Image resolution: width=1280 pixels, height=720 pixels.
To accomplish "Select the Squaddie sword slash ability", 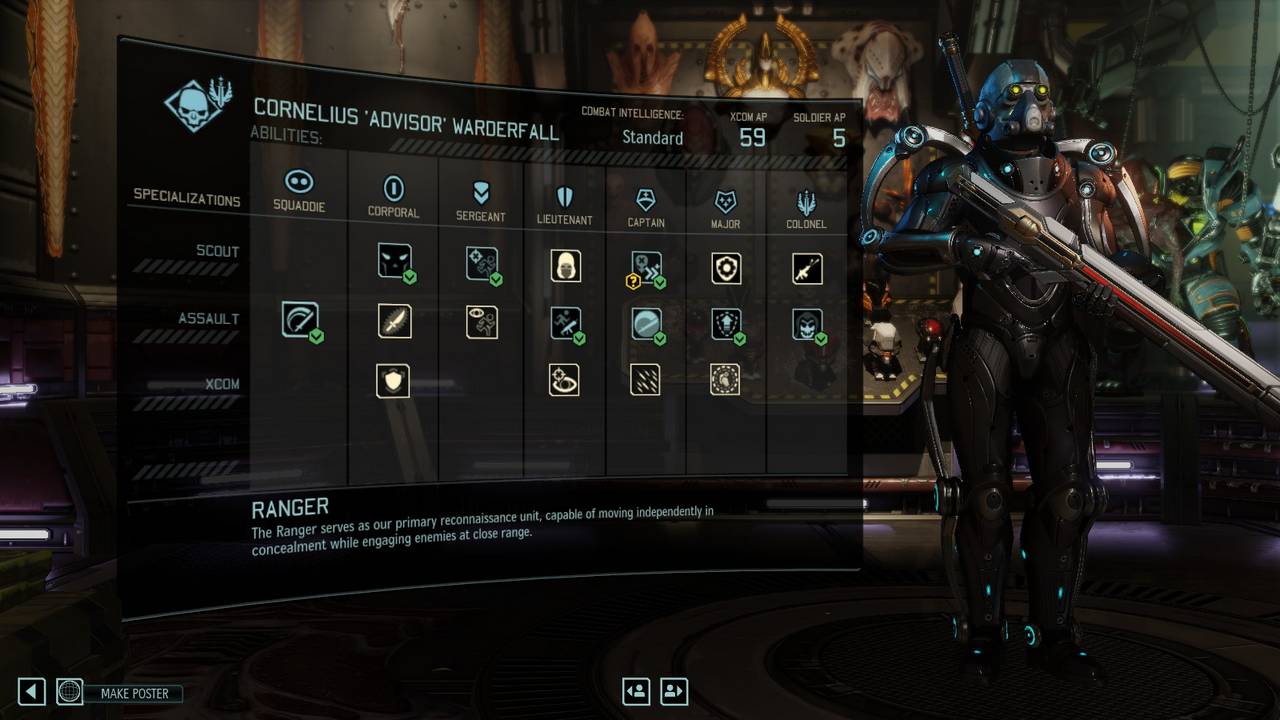I will point(300,320).
